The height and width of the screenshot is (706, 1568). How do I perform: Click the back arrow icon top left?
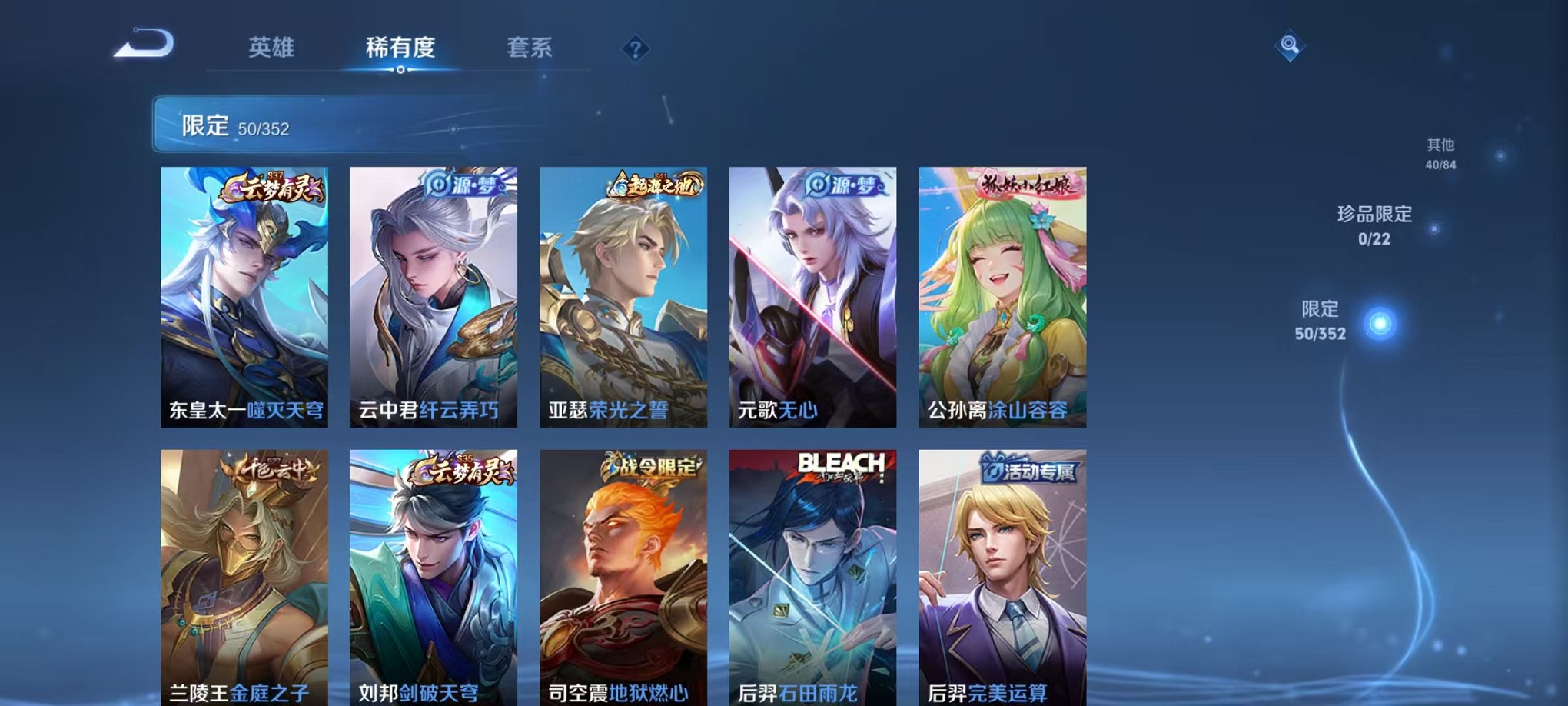point(142,46)
